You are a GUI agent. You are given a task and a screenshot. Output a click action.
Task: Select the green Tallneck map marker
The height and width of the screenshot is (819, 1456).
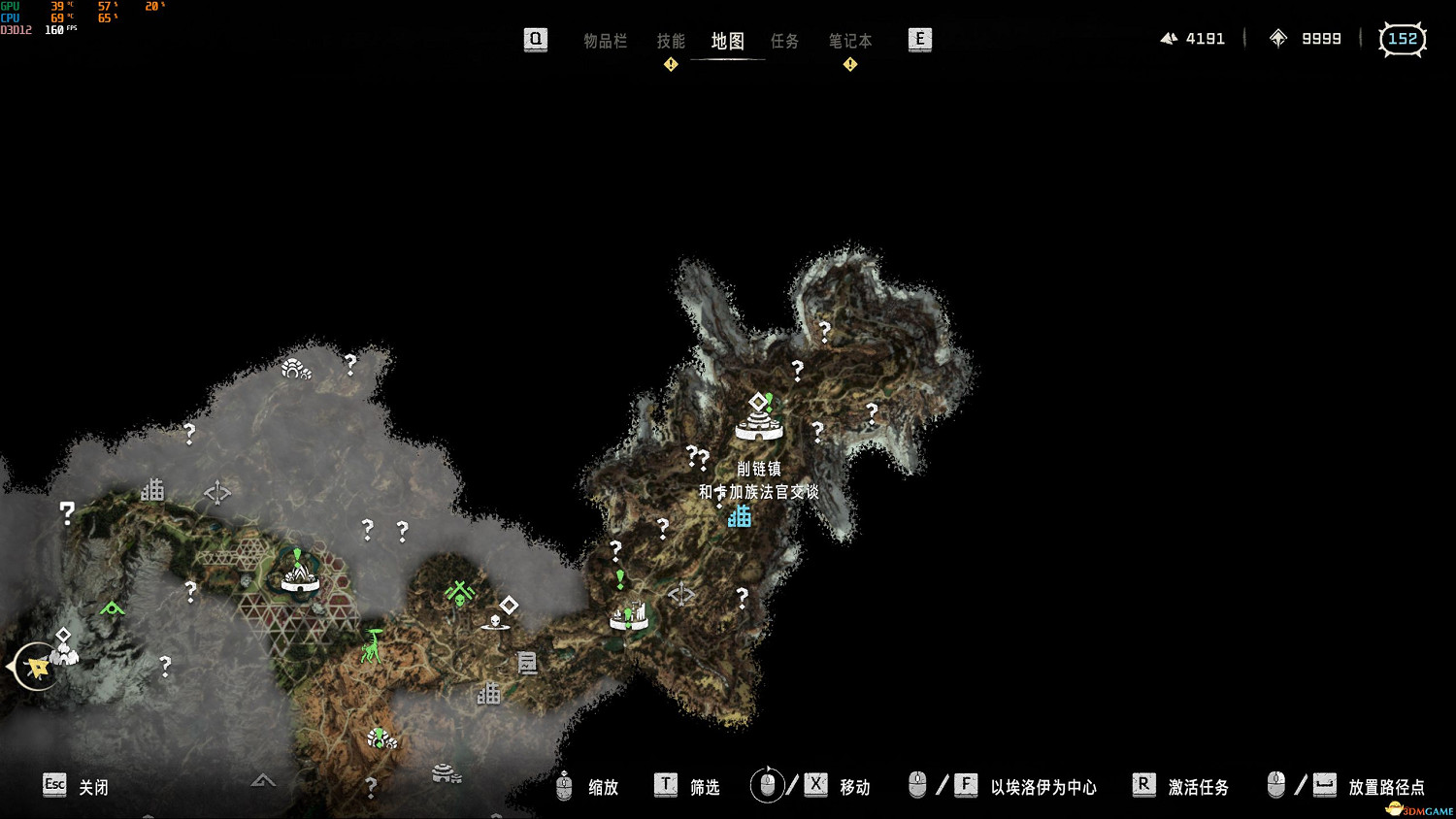click(x=372, y=645)
